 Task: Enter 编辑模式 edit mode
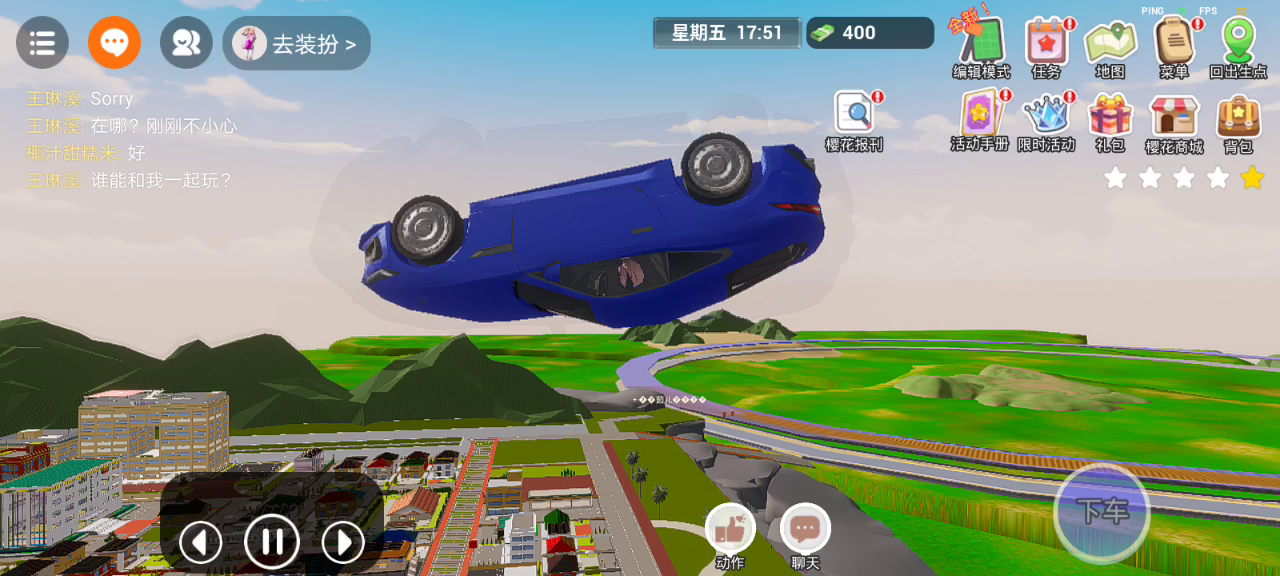tap(981, 43)
